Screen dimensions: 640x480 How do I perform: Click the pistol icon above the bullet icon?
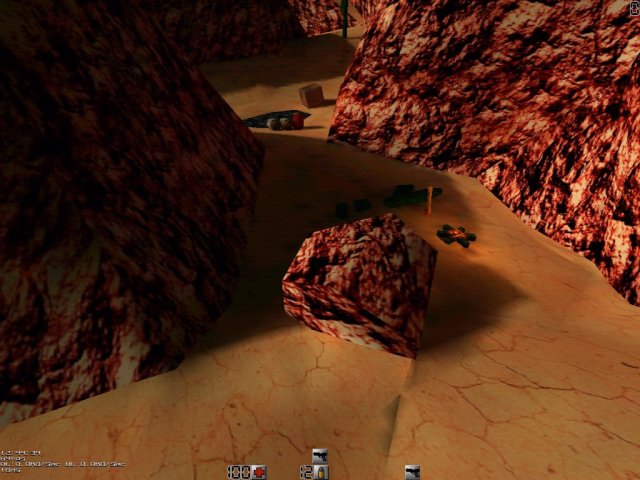320,456
